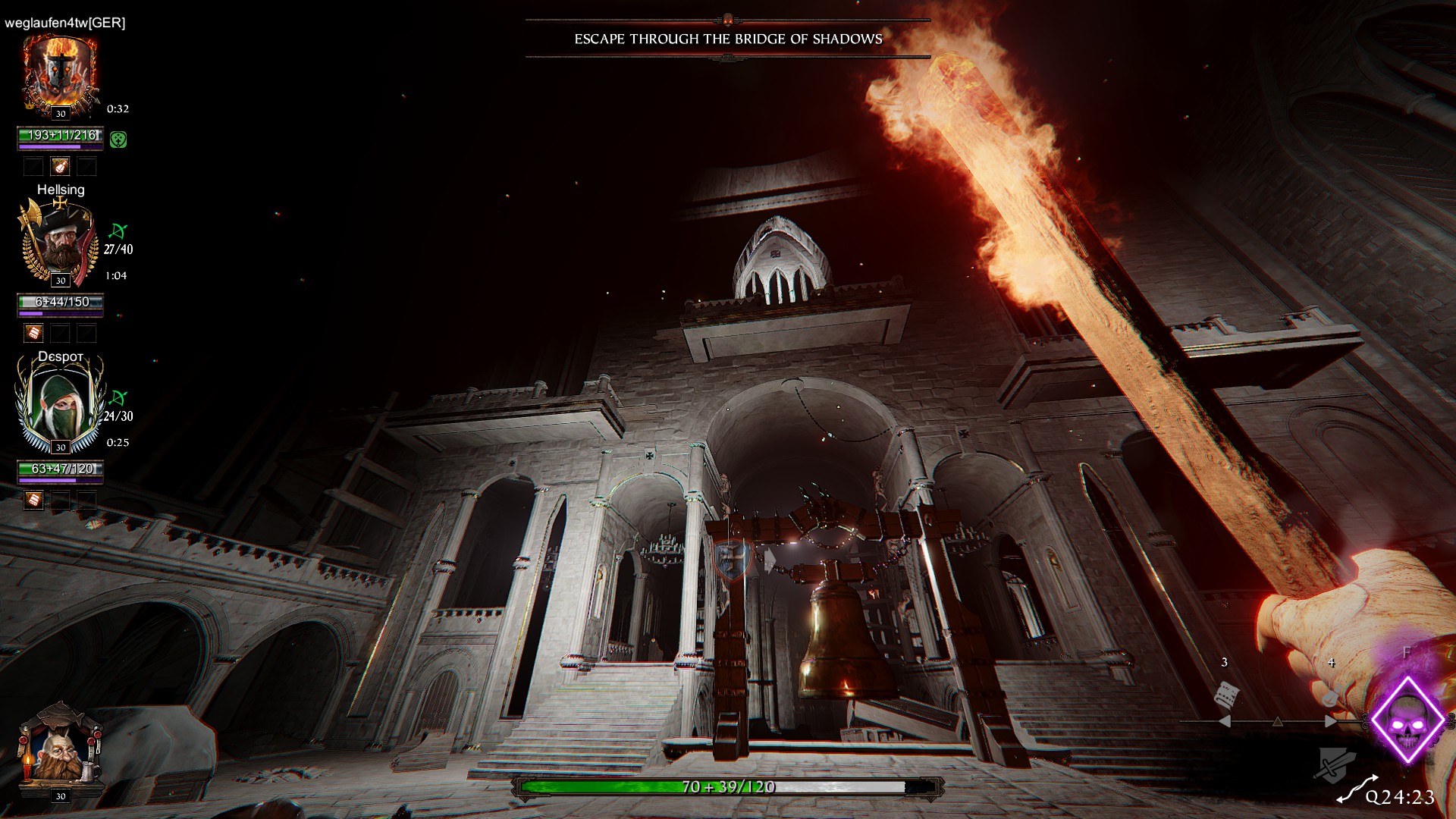Click the escape objective banner

tap(728, 39)
